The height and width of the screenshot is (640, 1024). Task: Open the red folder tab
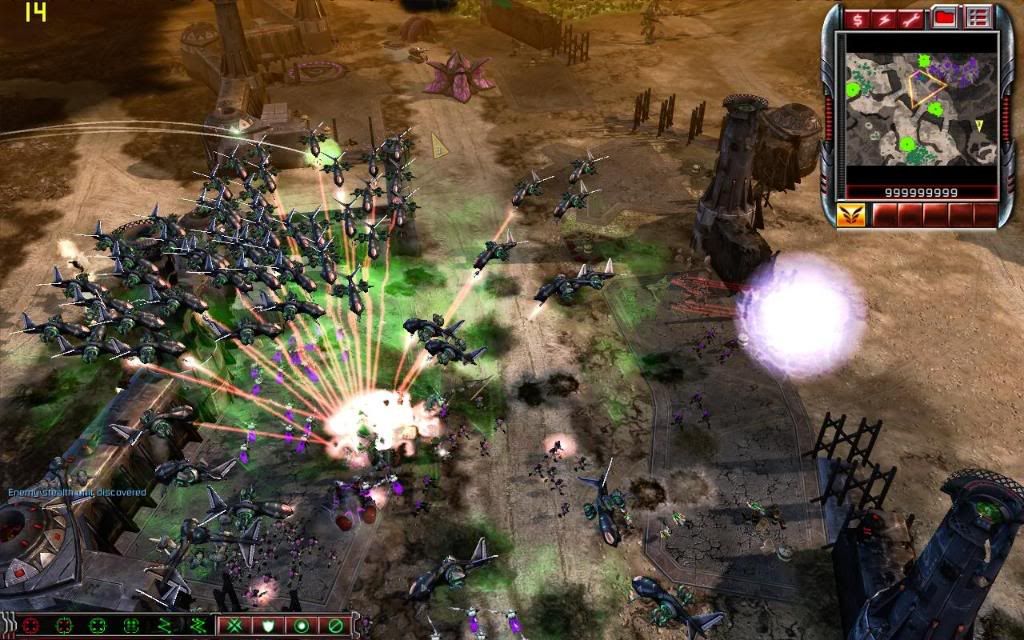(x=944, y=17)
